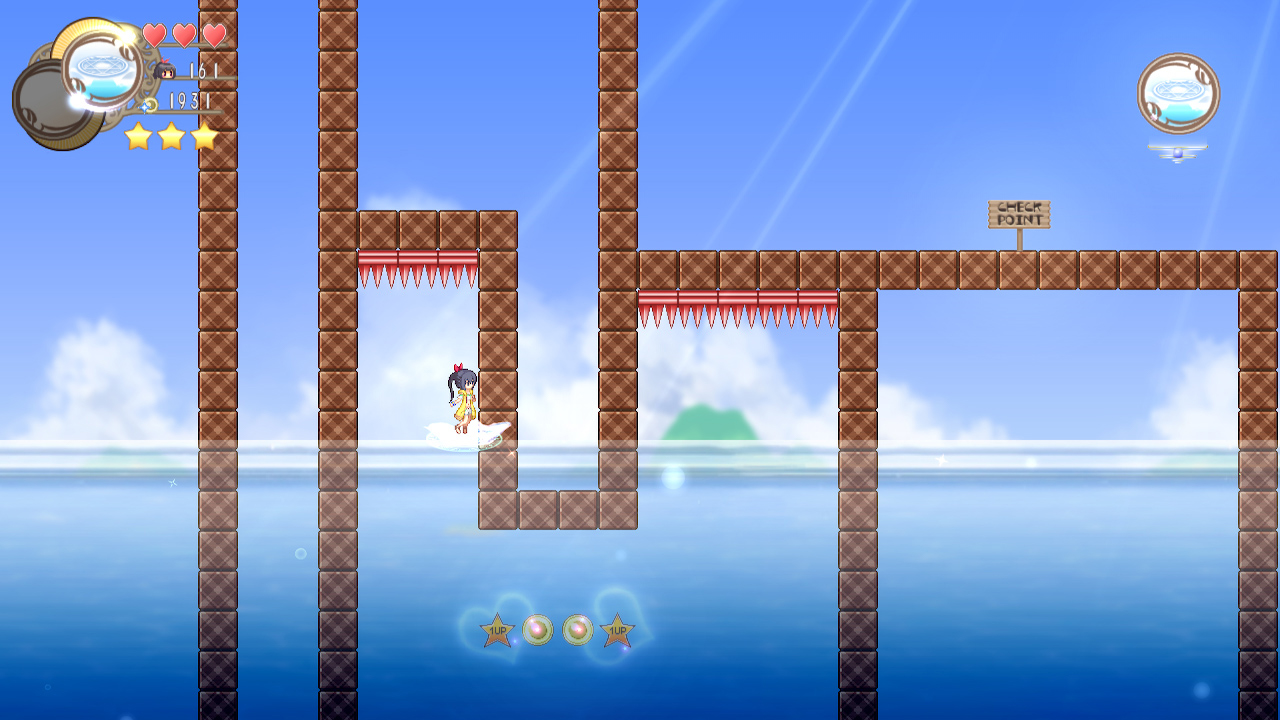Click the small winged pearl below the orb
The height and width of the screenshot is (720, 1280).
1178,154
